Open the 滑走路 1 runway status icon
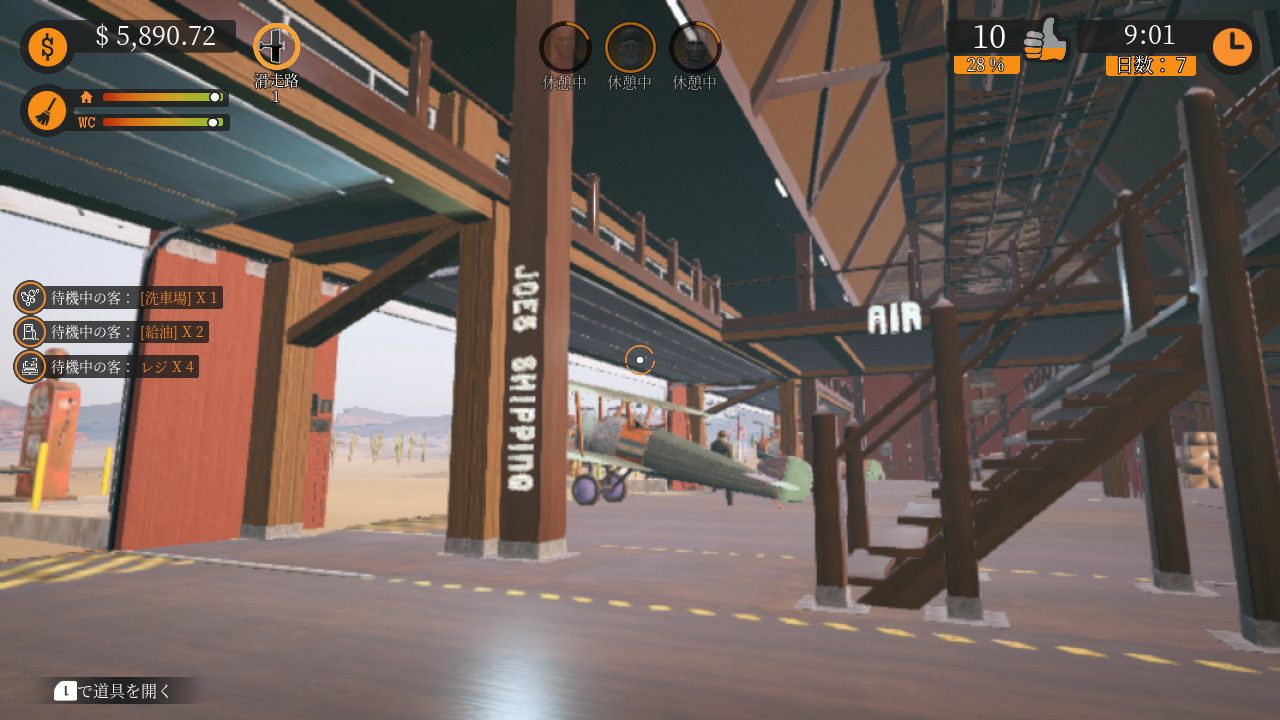This screenshot has width=1280, height=720. pyautogui.click(x=274, y=46)
